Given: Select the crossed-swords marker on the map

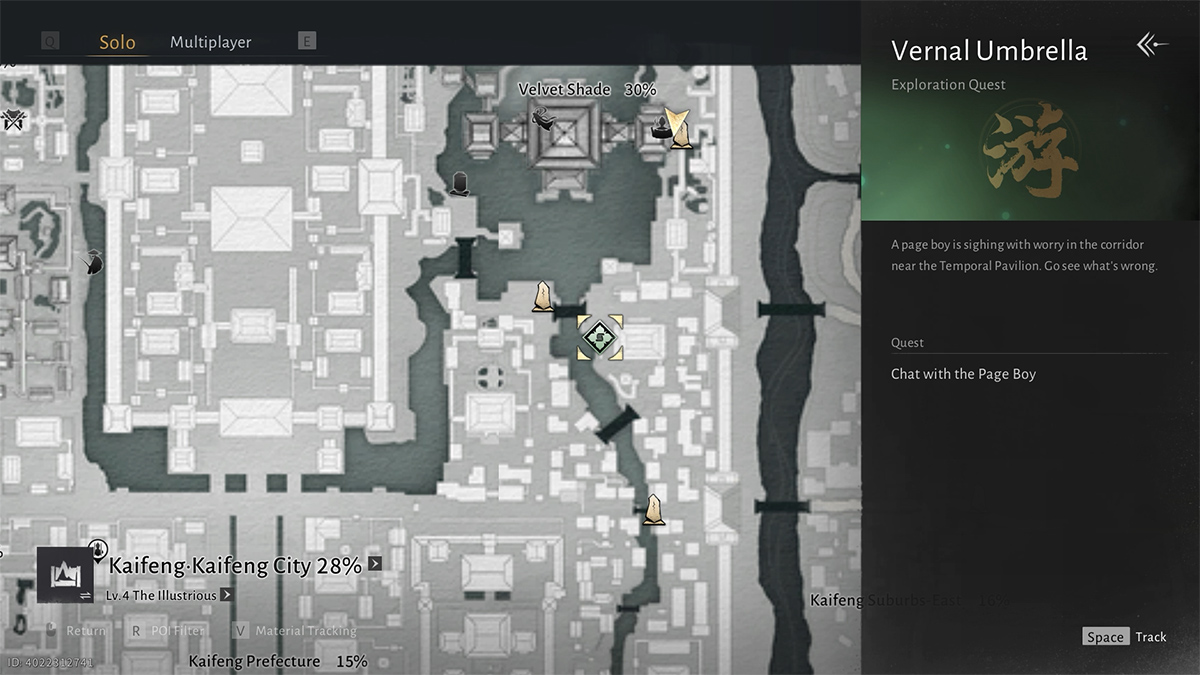Looking at the screenshot, I should click(x=13, y=120).
